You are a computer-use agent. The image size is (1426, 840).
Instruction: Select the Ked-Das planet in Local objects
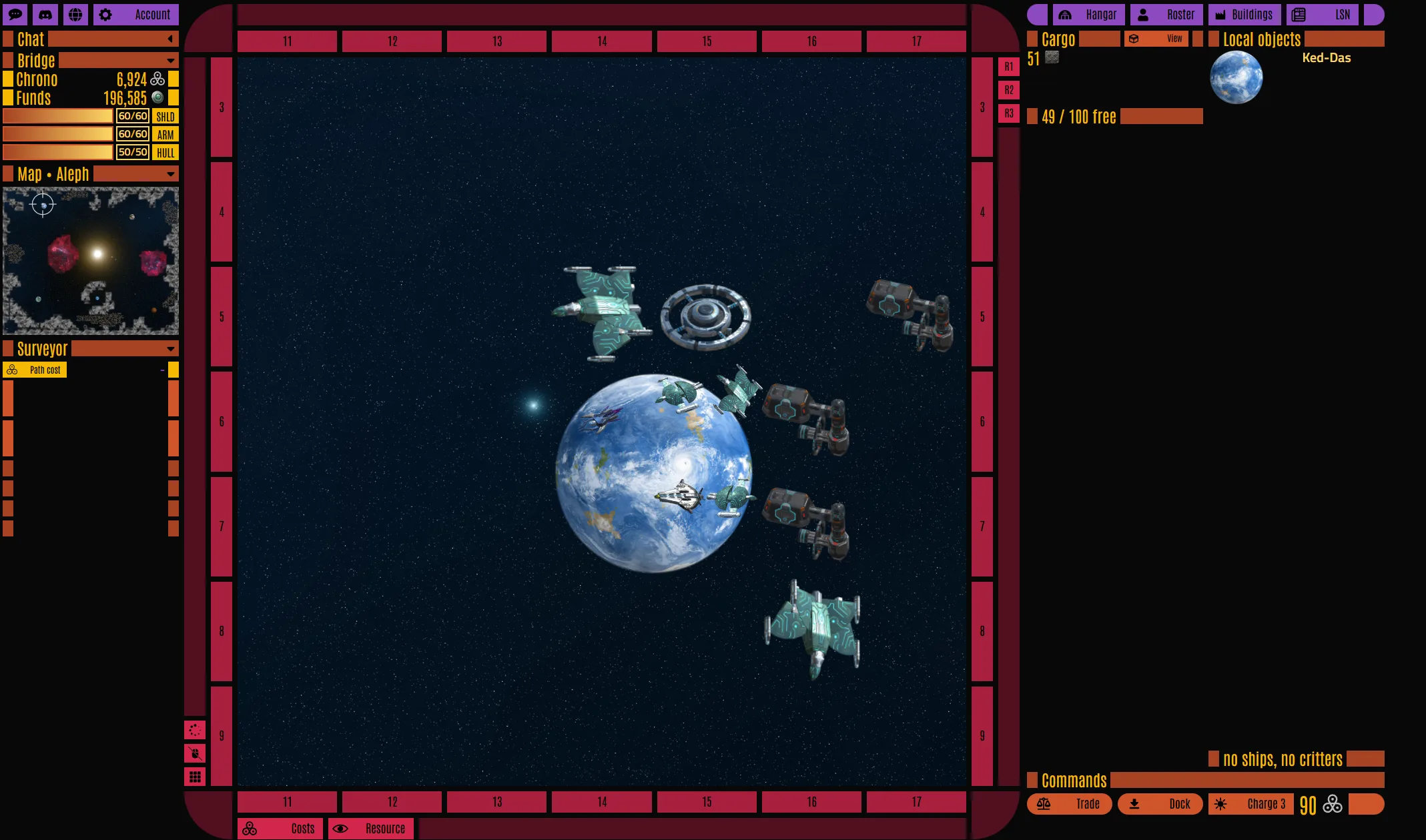tap(1236, 78)
